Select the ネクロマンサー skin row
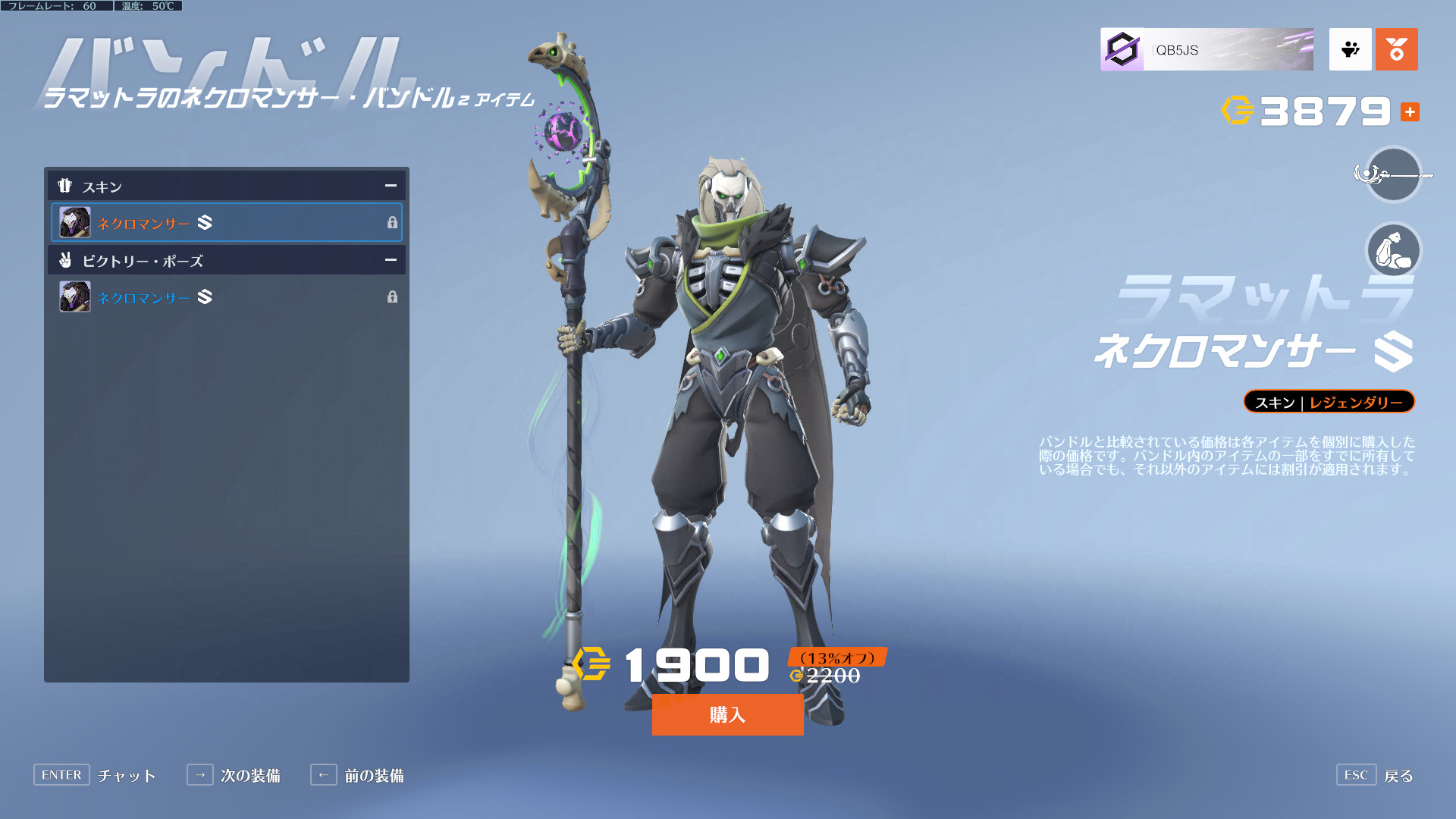The height and width of the screenshot is (819, 1456). click(226, 222)
